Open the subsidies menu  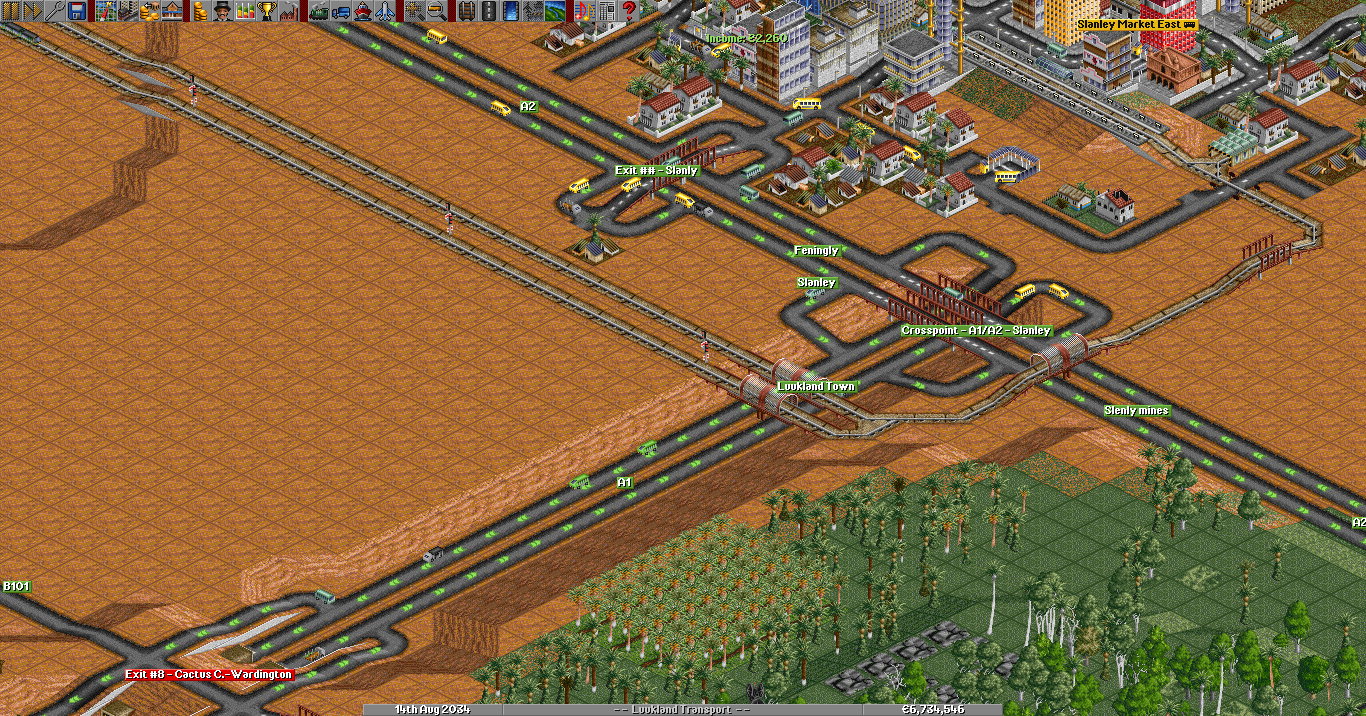pos(150,11)
